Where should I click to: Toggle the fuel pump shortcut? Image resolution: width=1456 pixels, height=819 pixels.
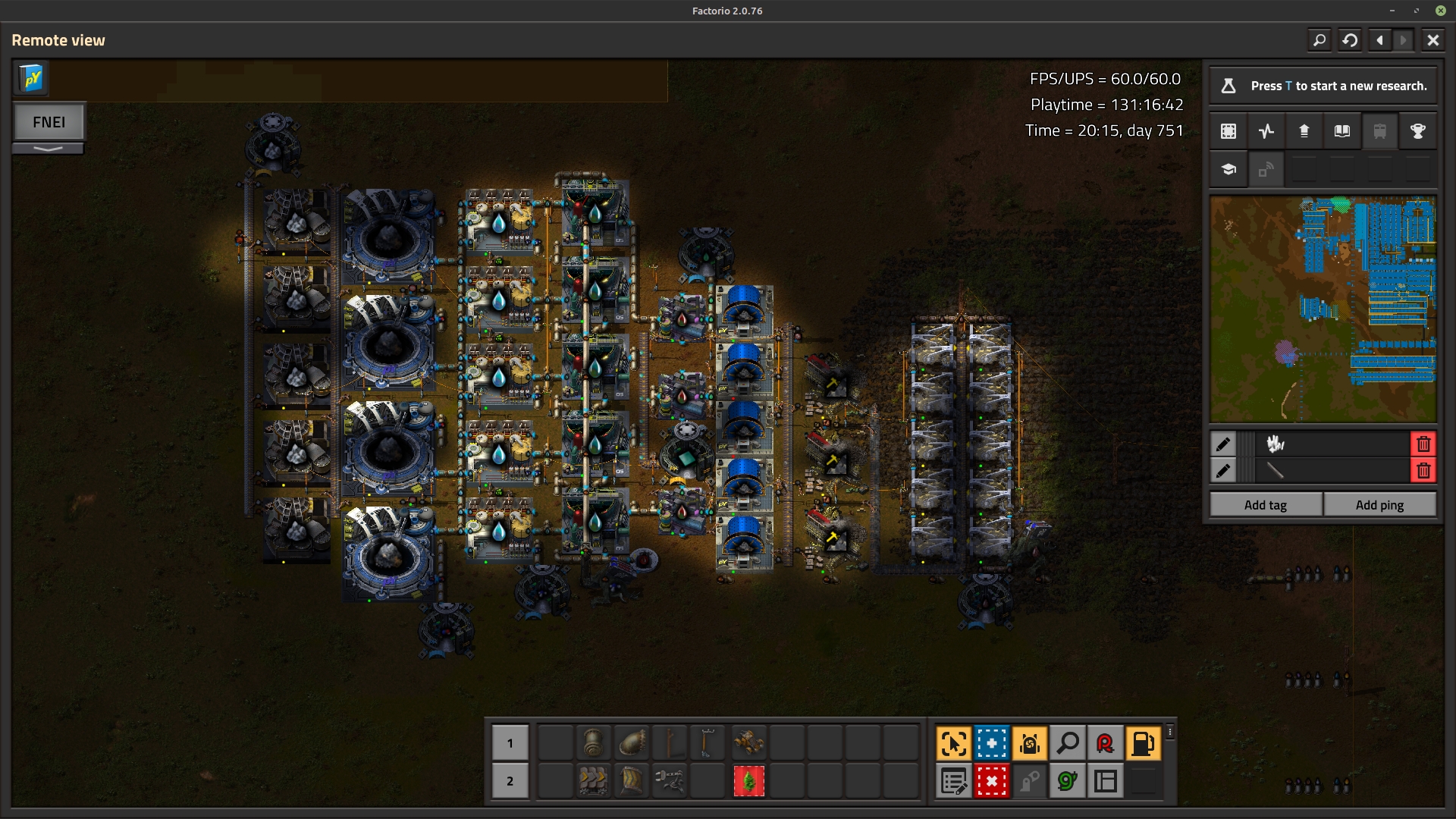1143,743
